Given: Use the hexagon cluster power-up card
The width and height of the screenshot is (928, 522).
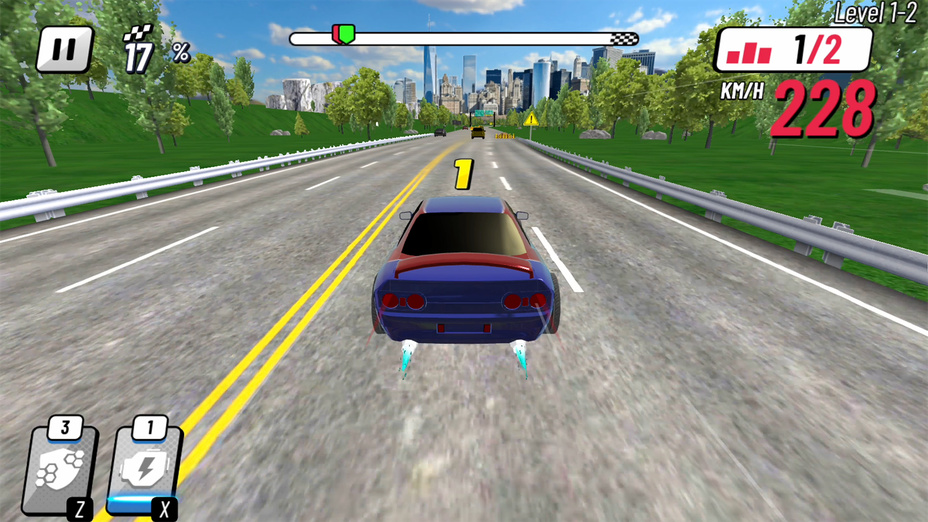Looking at the screenshot, I should point(62,470).
